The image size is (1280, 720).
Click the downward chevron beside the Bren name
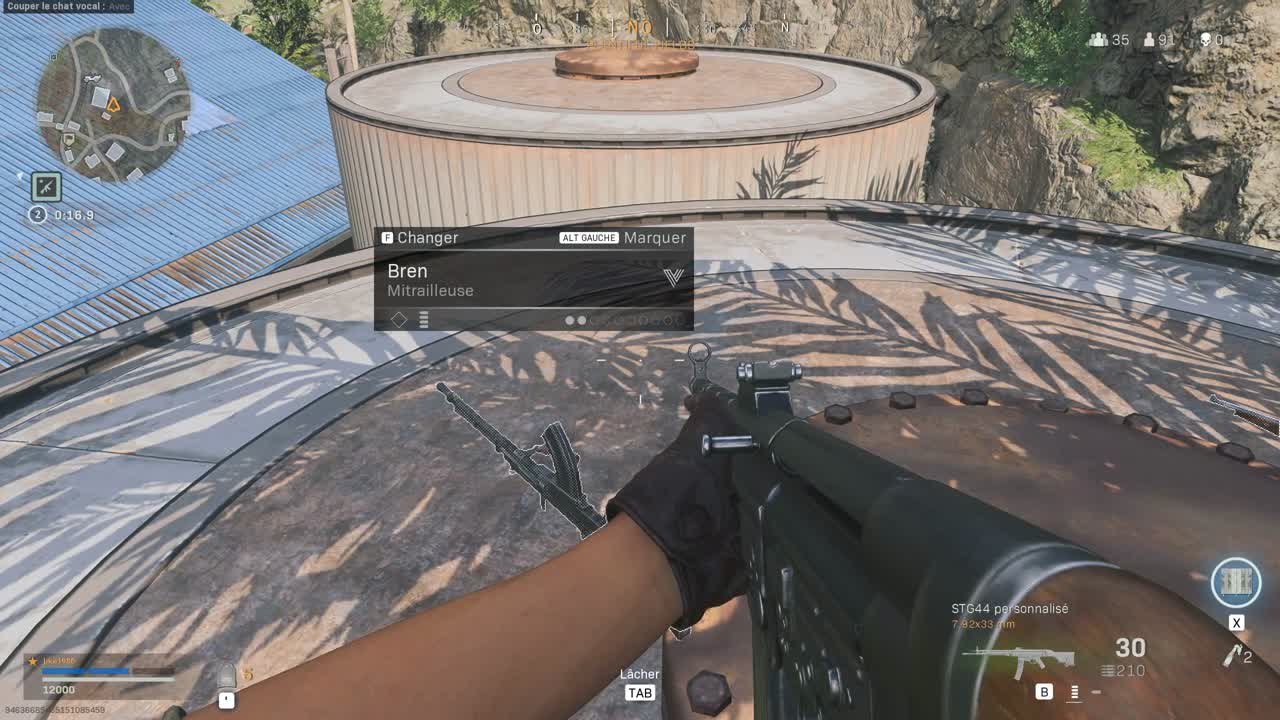point(674,277)
